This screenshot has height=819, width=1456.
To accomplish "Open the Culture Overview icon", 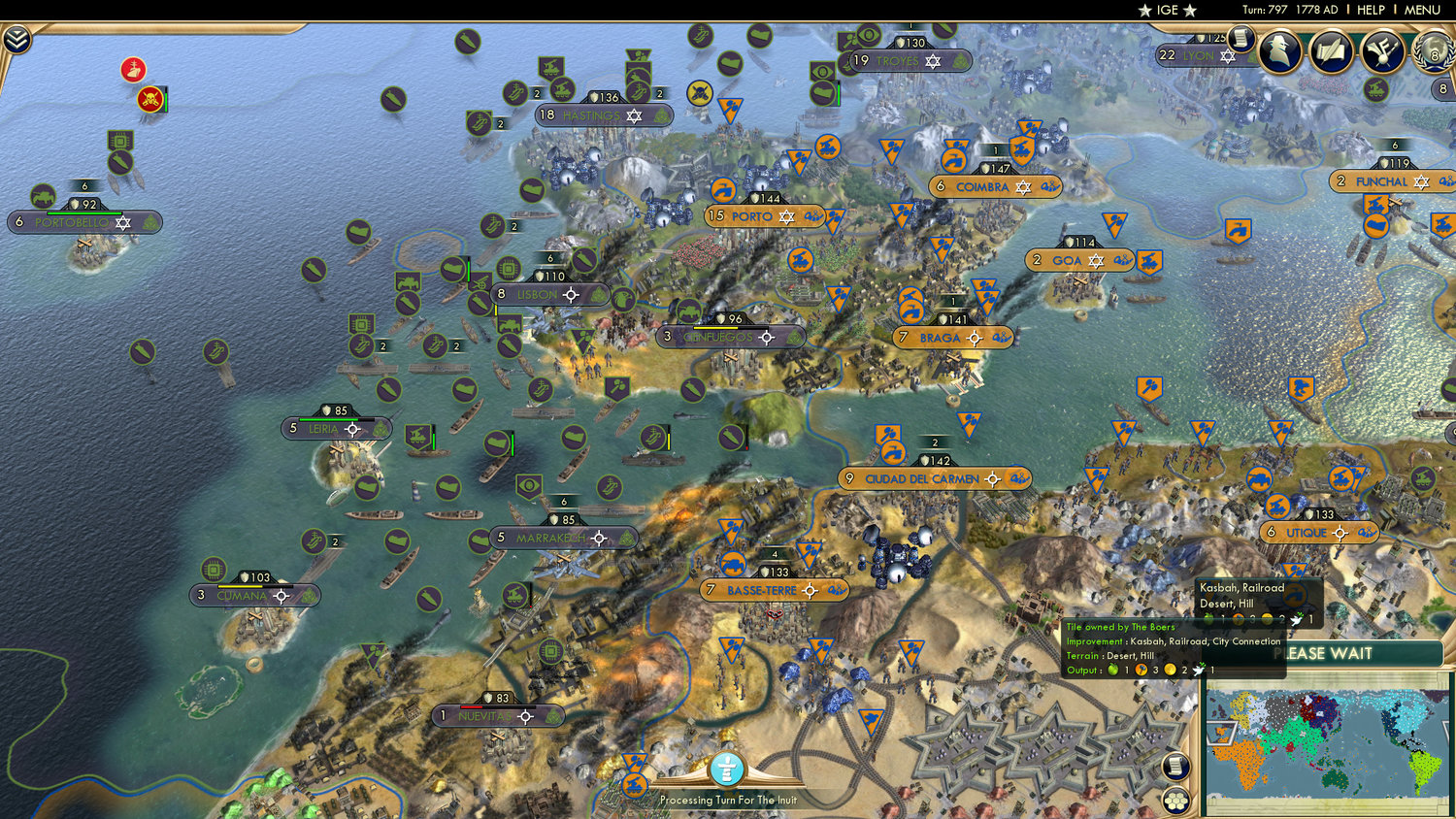I will pyautogui.click(x=1380, y=52).
